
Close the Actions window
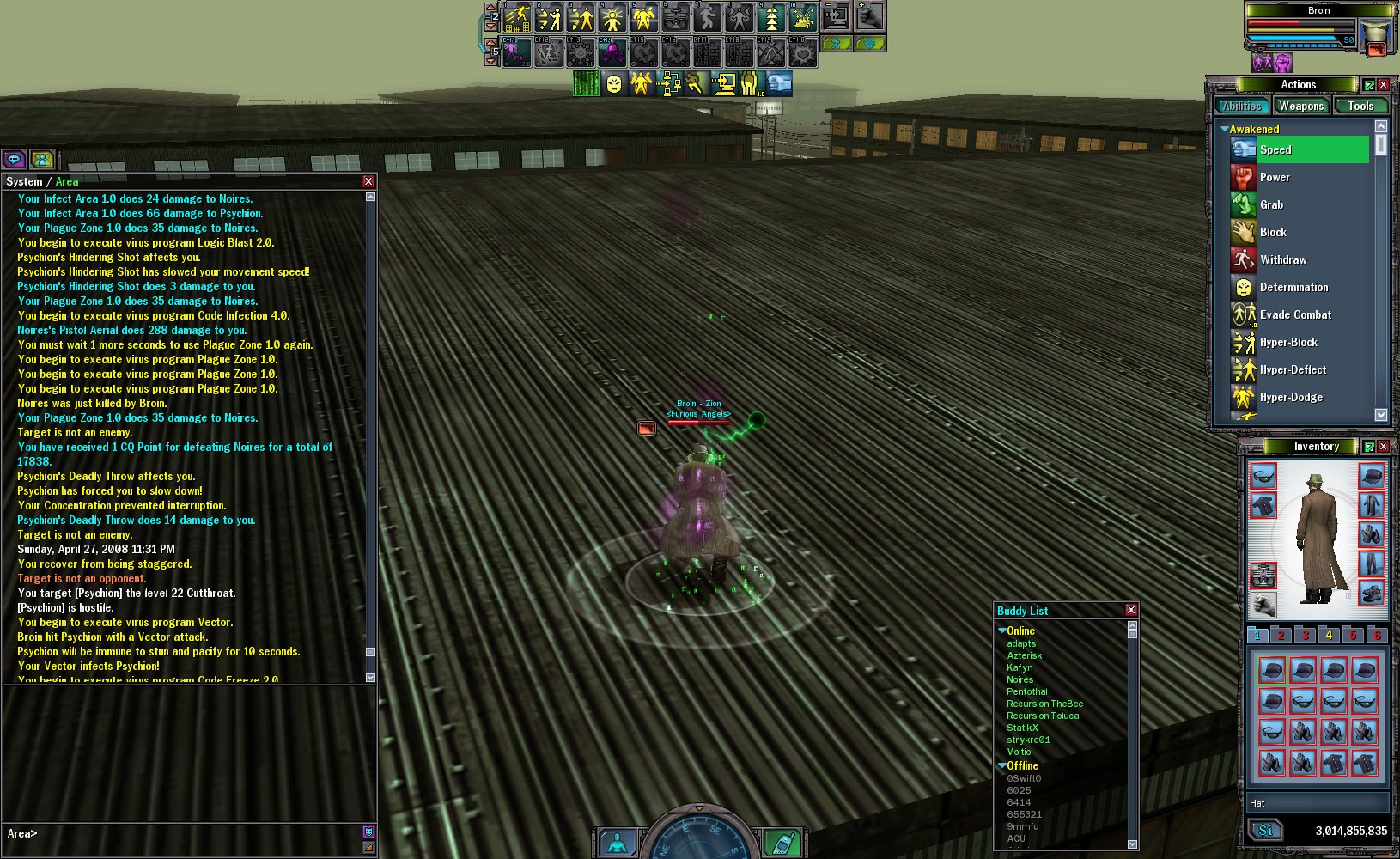pyautogui.click(x=1384, y=84)
